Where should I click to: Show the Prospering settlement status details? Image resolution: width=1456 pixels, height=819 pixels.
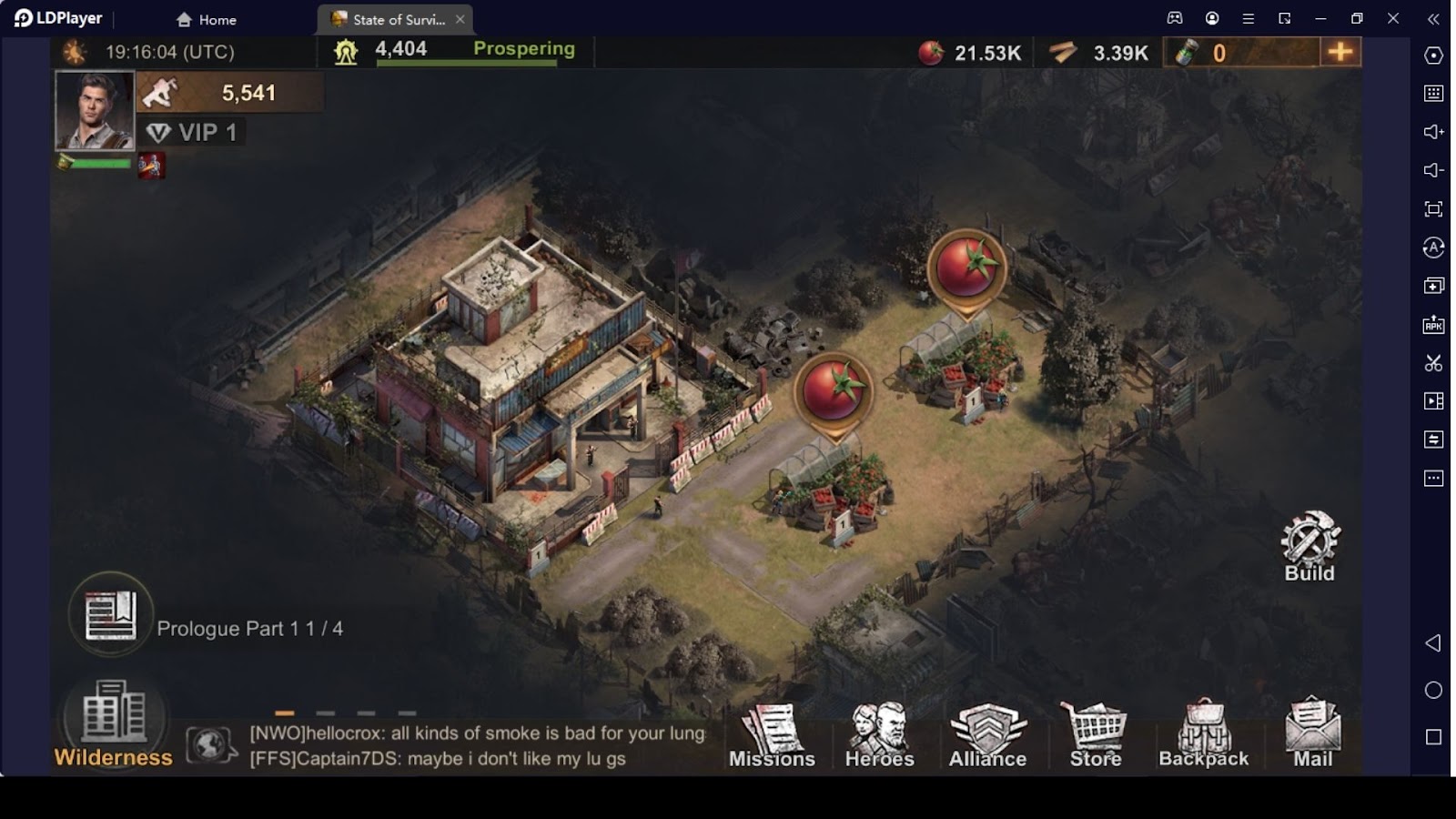pyautogui.click(x=523, y=49)
